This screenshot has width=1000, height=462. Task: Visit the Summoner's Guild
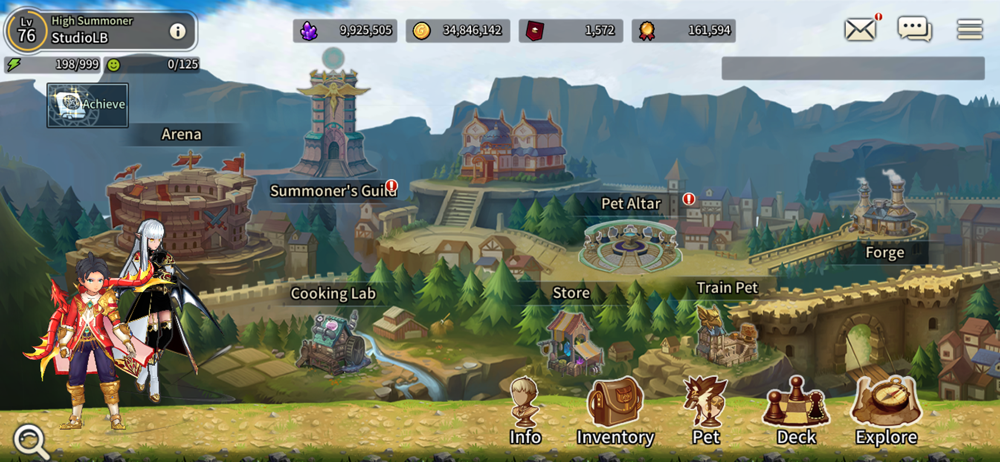pos(334,125)
